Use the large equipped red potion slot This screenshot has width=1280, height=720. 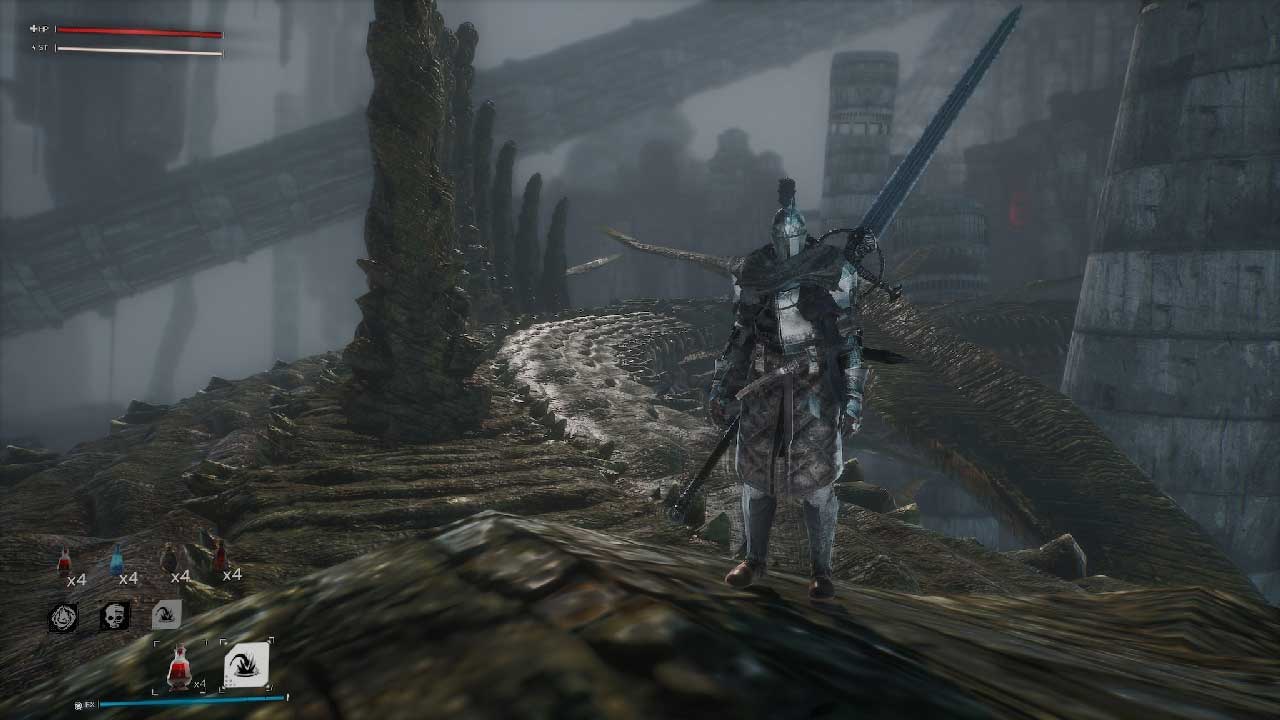(x=180, y=667)
